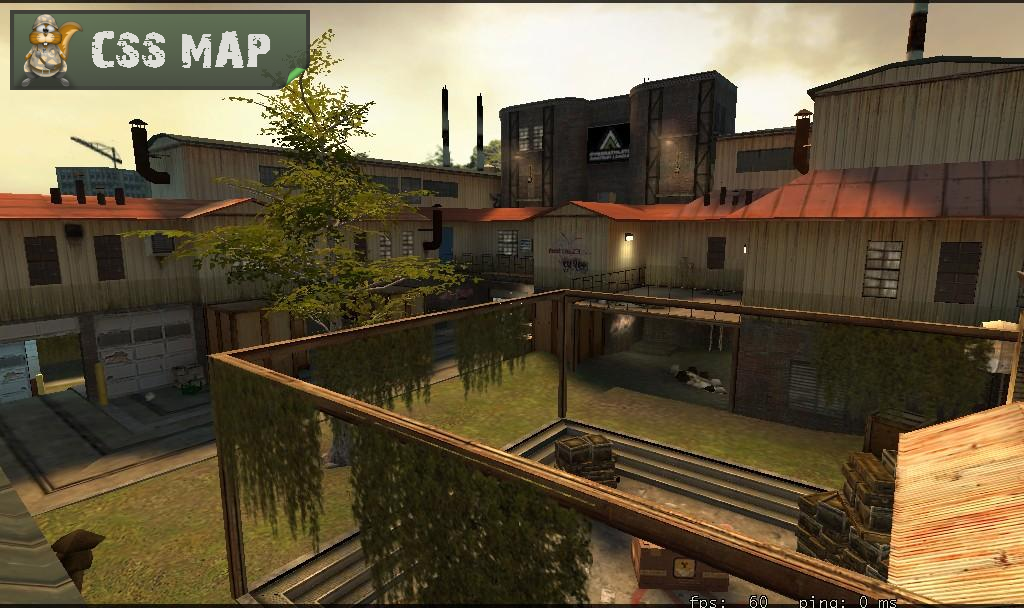Viewport: 1024px width, 608px height.
Task: Click the CSS MAP banner logo
Action: (160, 50)
